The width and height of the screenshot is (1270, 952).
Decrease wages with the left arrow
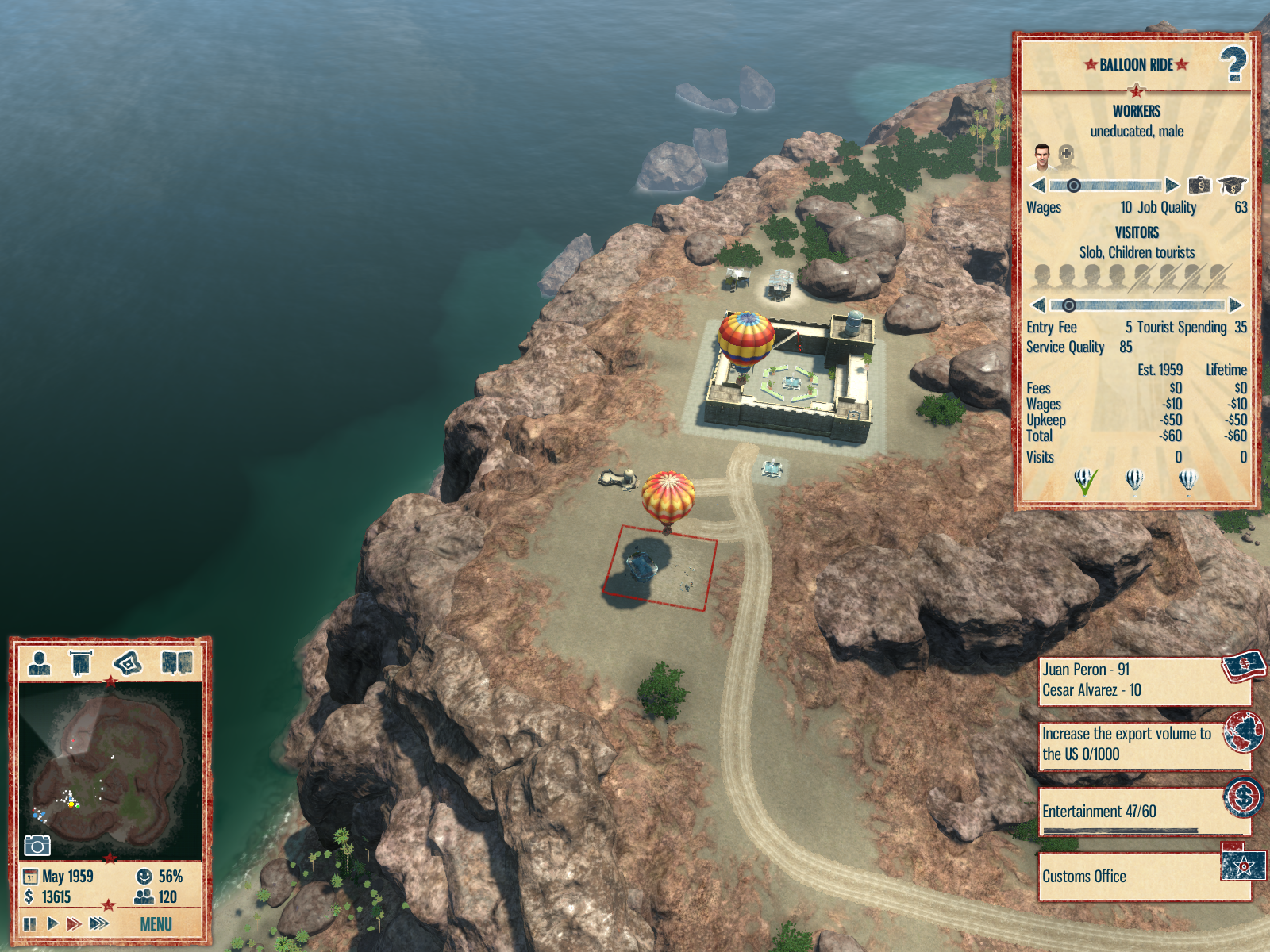point(1037,186)
